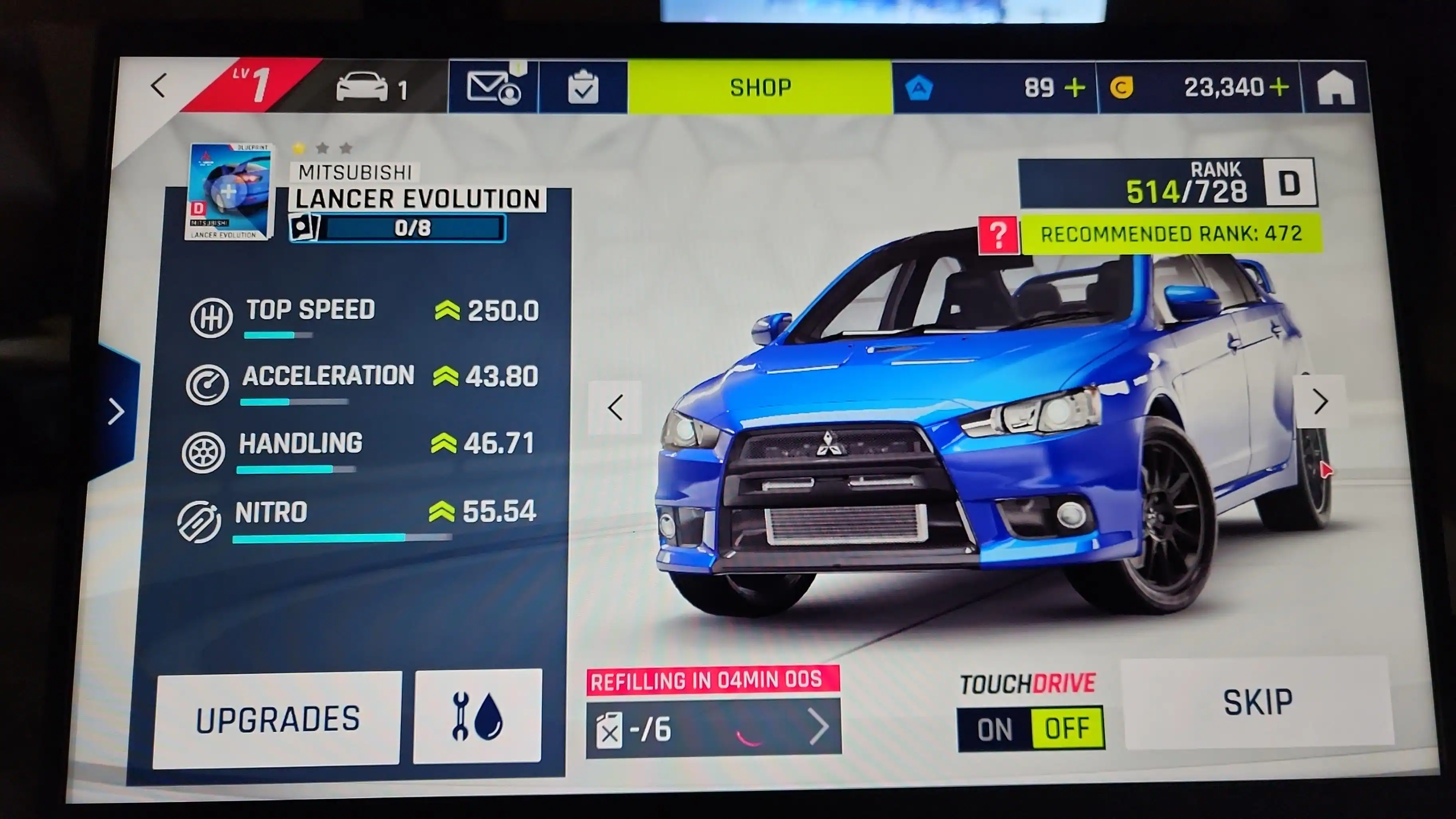1456x819 pixels.
Task: Show the previous car
Action: 615,408
